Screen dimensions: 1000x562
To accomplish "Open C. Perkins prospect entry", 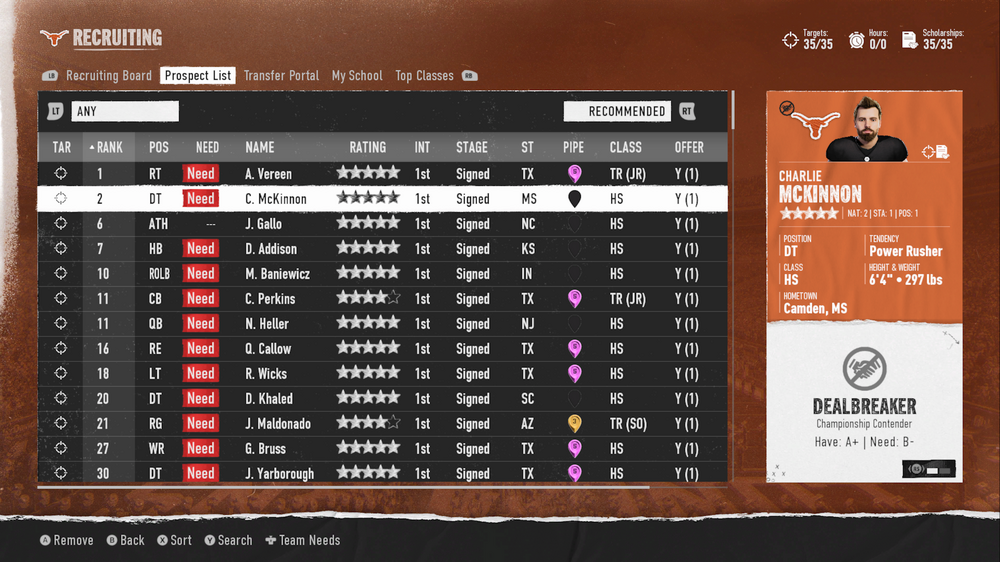I will tap(270, 299).
